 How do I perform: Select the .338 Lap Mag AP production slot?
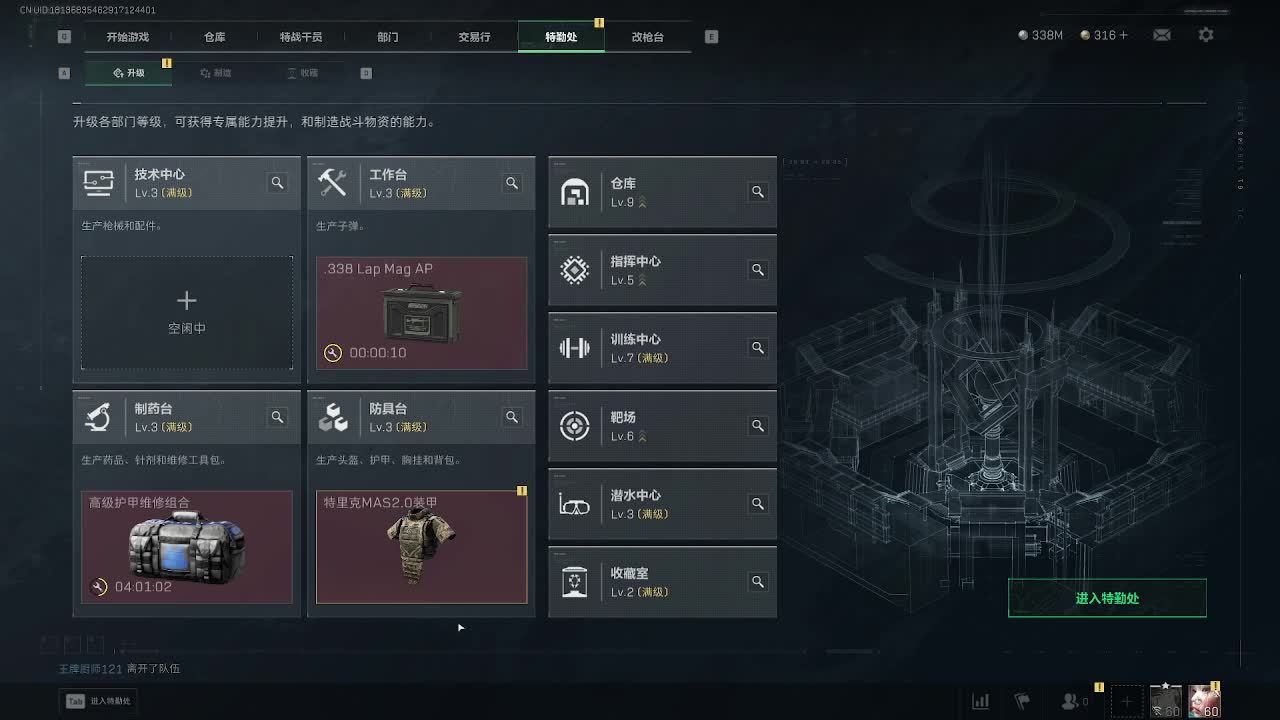point(421,312)
